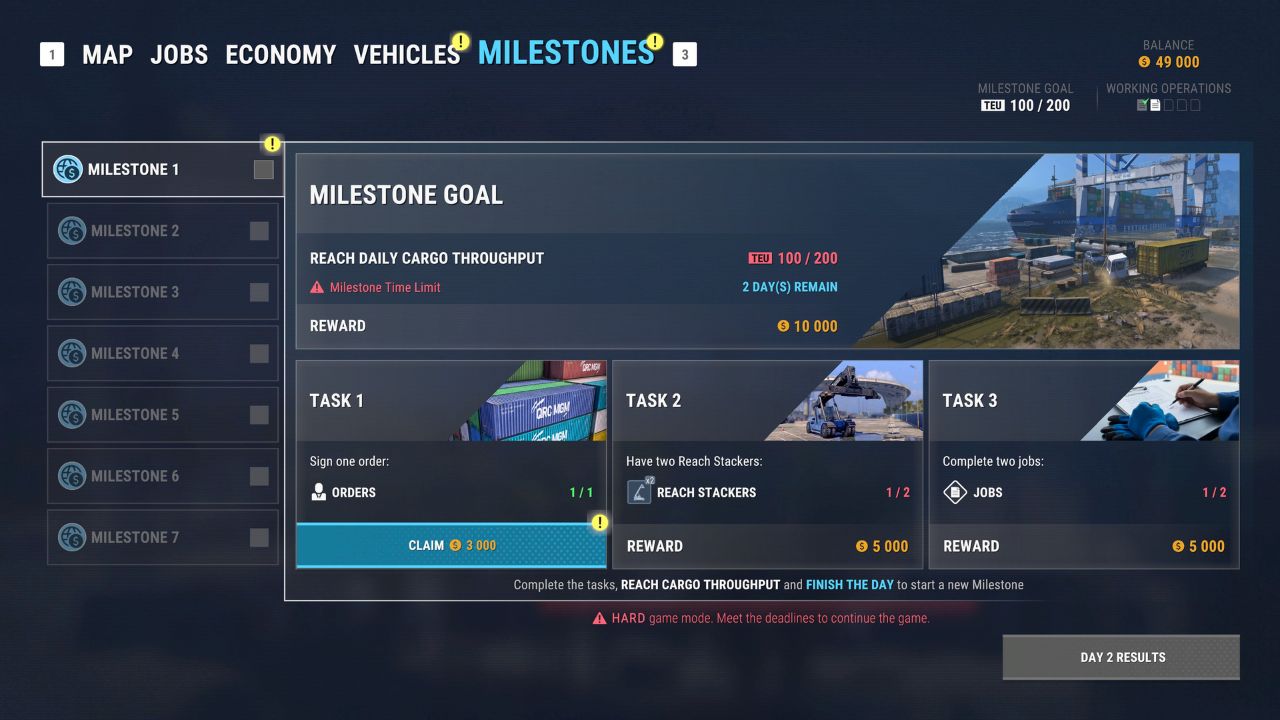The width and height of the screenshot is (1280, 720).
Task: Claim the 3 000 reward for Task 1
Action: [x=451, y=546]
